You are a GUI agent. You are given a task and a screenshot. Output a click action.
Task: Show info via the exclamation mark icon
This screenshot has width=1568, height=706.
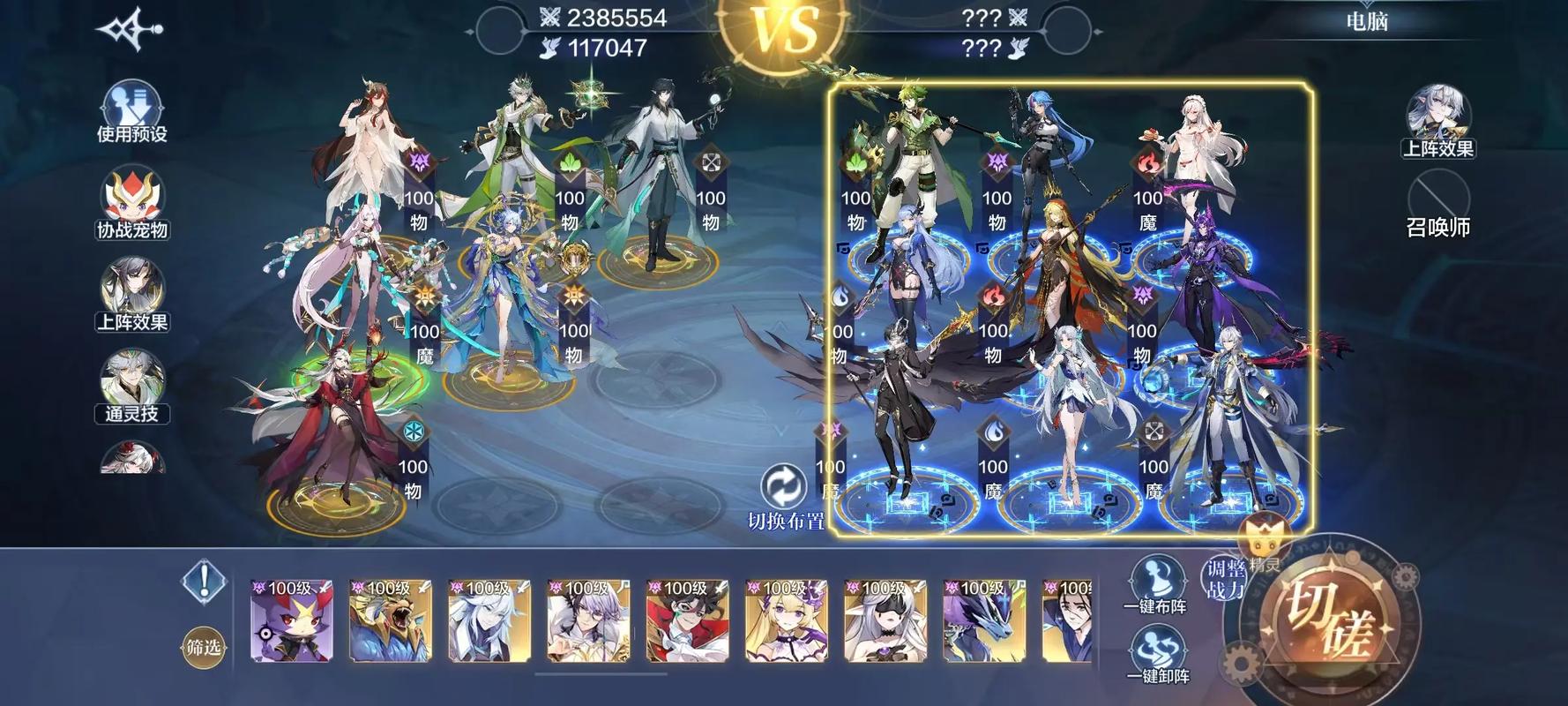click(x=205, y=582)
